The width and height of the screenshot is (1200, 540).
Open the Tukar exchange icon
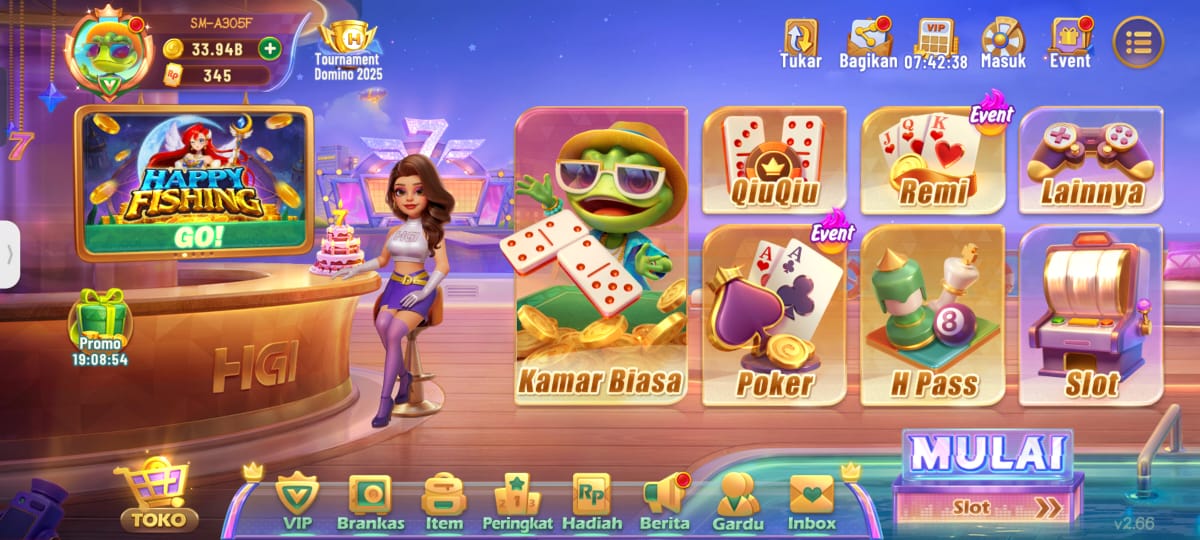800,43
